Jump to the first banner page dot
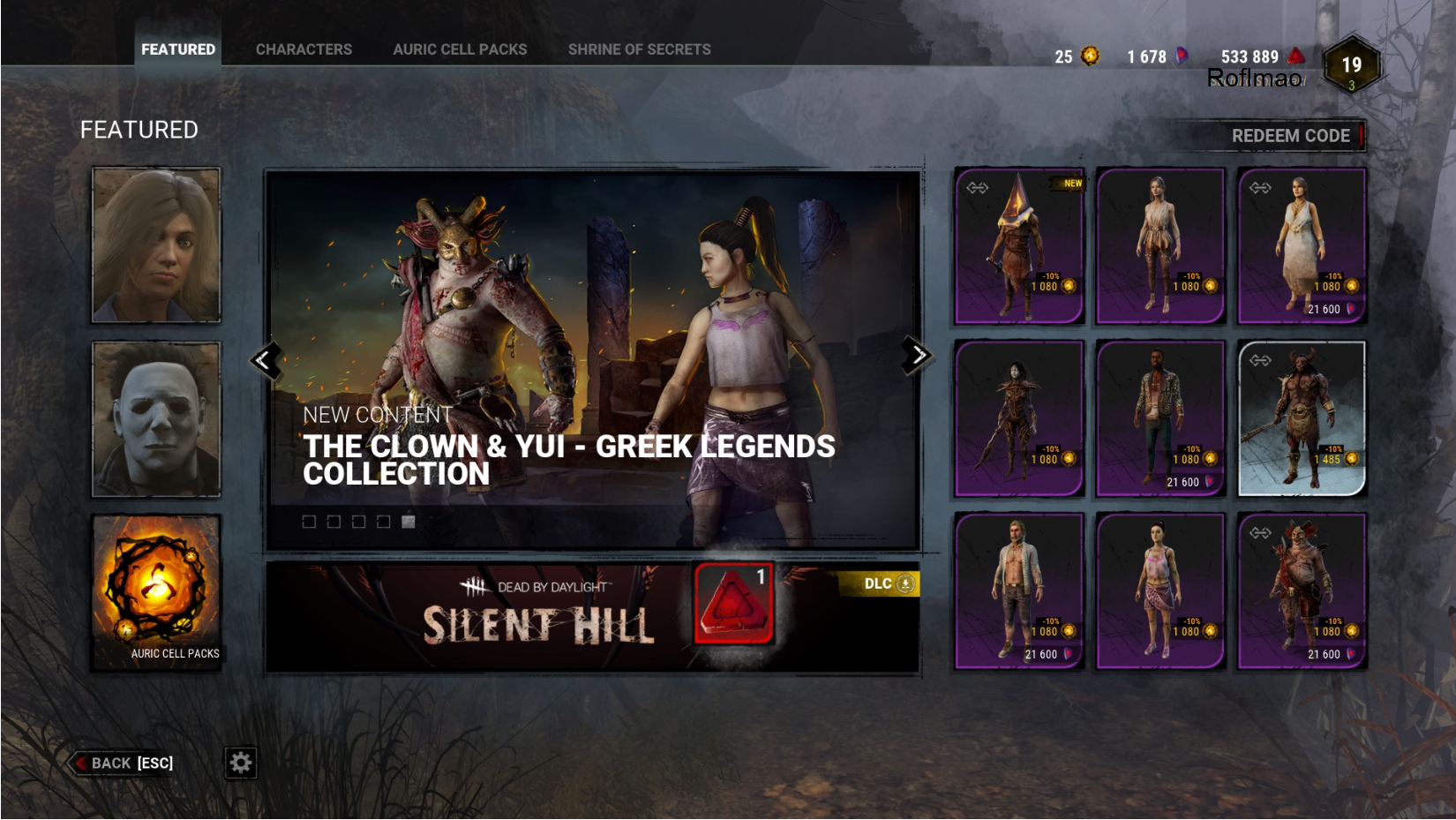 (309, 522)
